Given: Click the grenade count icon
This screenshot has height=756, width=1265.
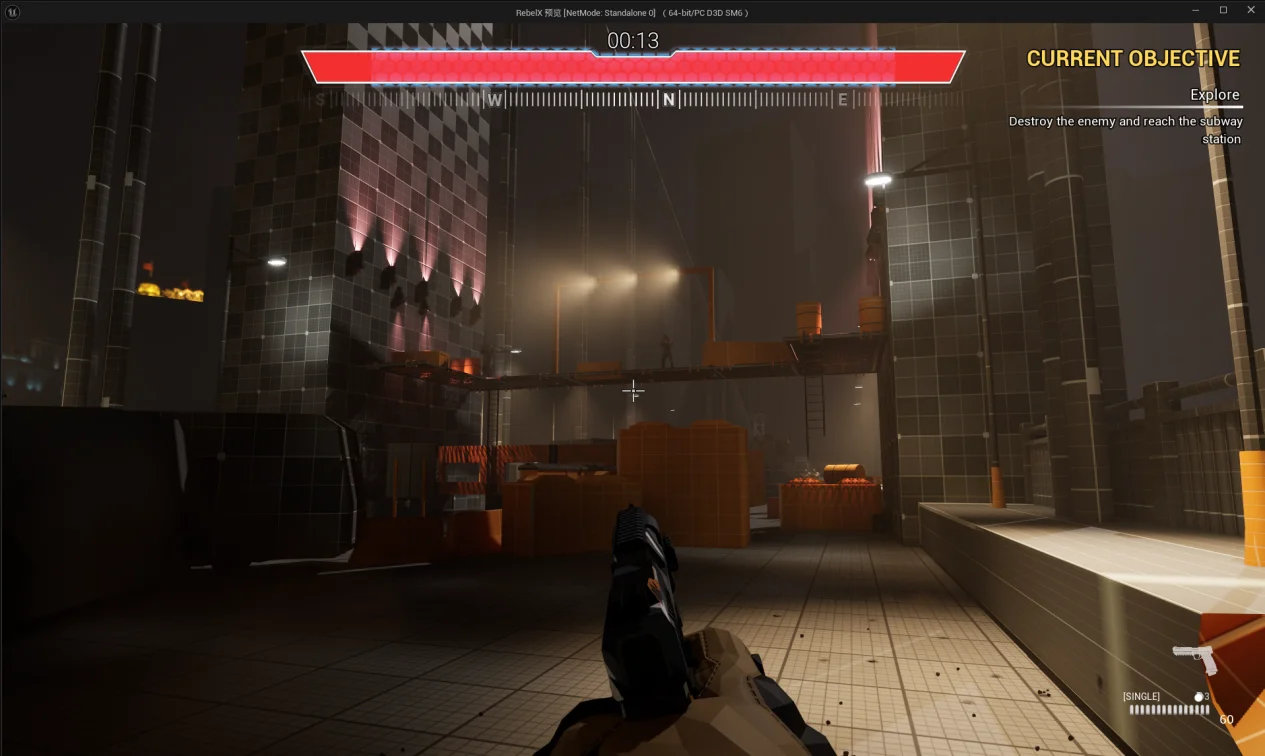Looking at the screenshot, I should [1199, 697].
